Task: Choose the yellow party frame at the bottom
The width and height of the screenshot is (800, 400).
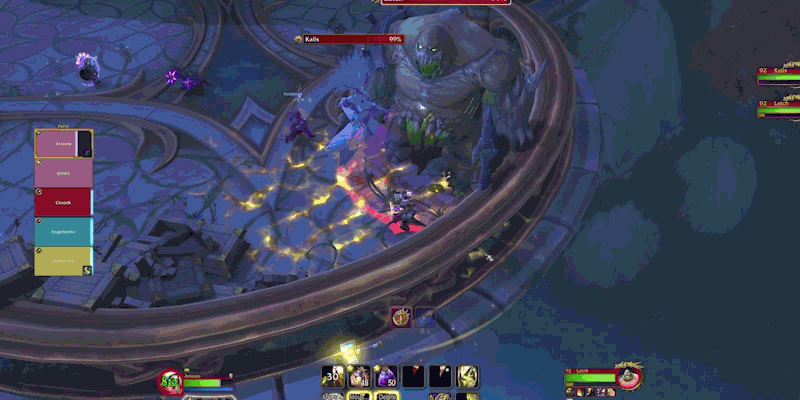Action: (63, 260)
